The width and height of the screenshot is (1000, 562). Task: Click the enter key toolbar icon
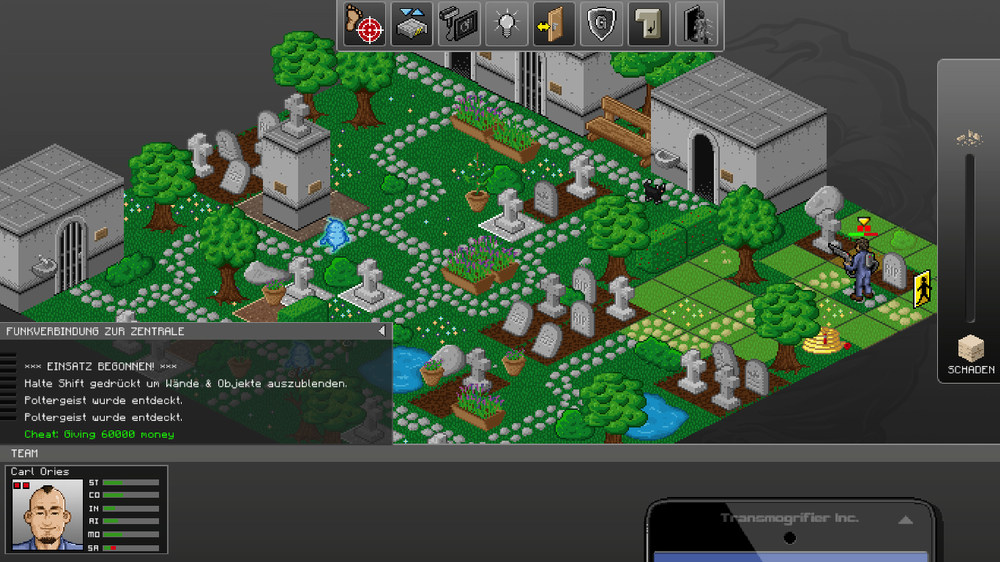(x=647, y=24)
